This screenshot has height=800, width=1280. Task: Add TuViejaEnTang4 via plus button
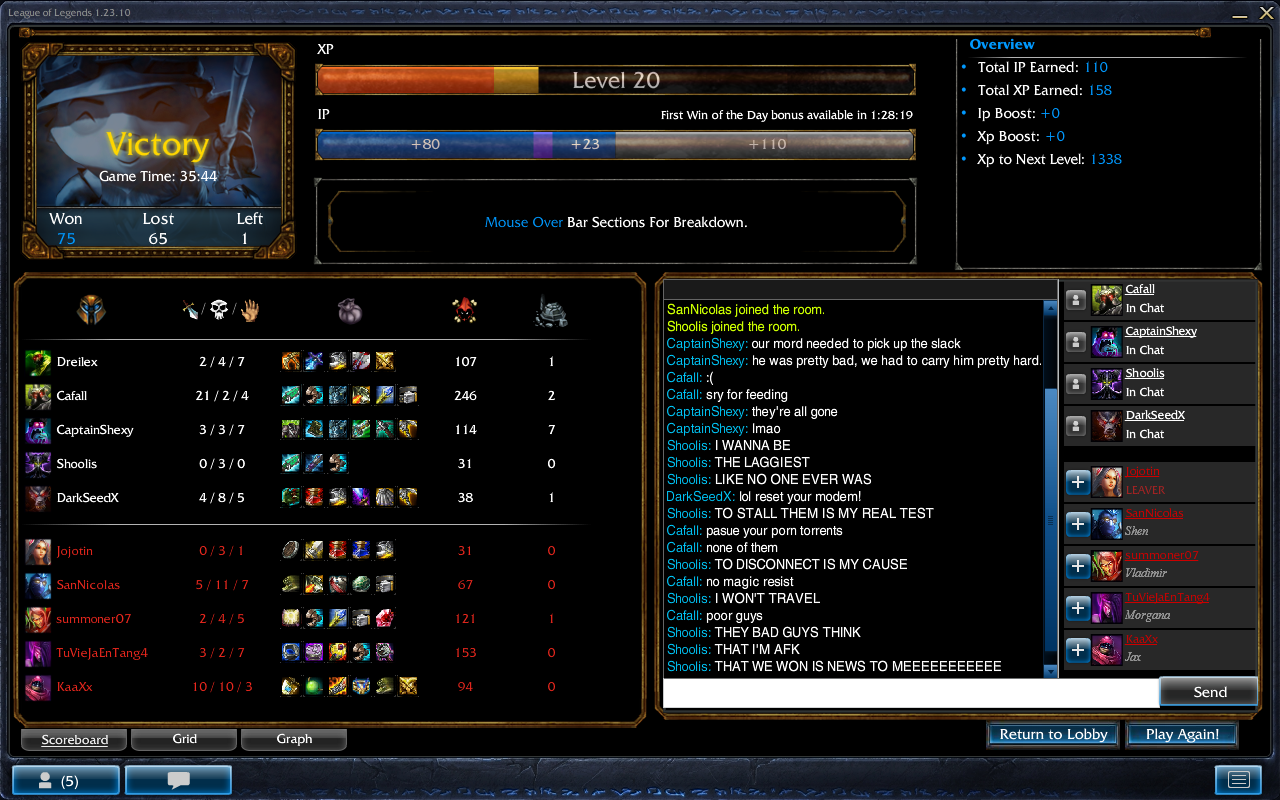coord(1078,608)
